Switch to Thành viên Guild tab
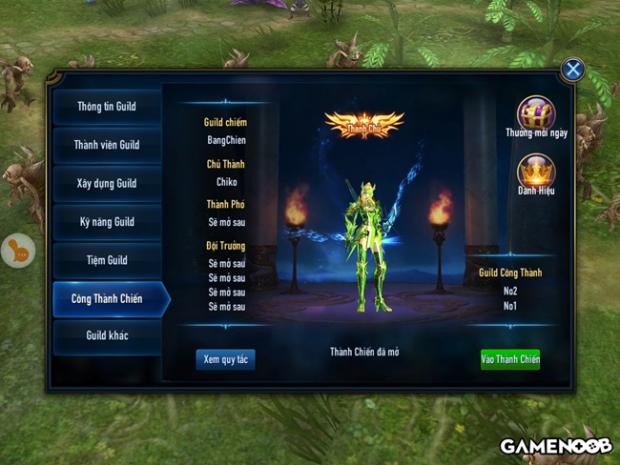Screen dimensions: 620x465 click(x=106, y=145)
